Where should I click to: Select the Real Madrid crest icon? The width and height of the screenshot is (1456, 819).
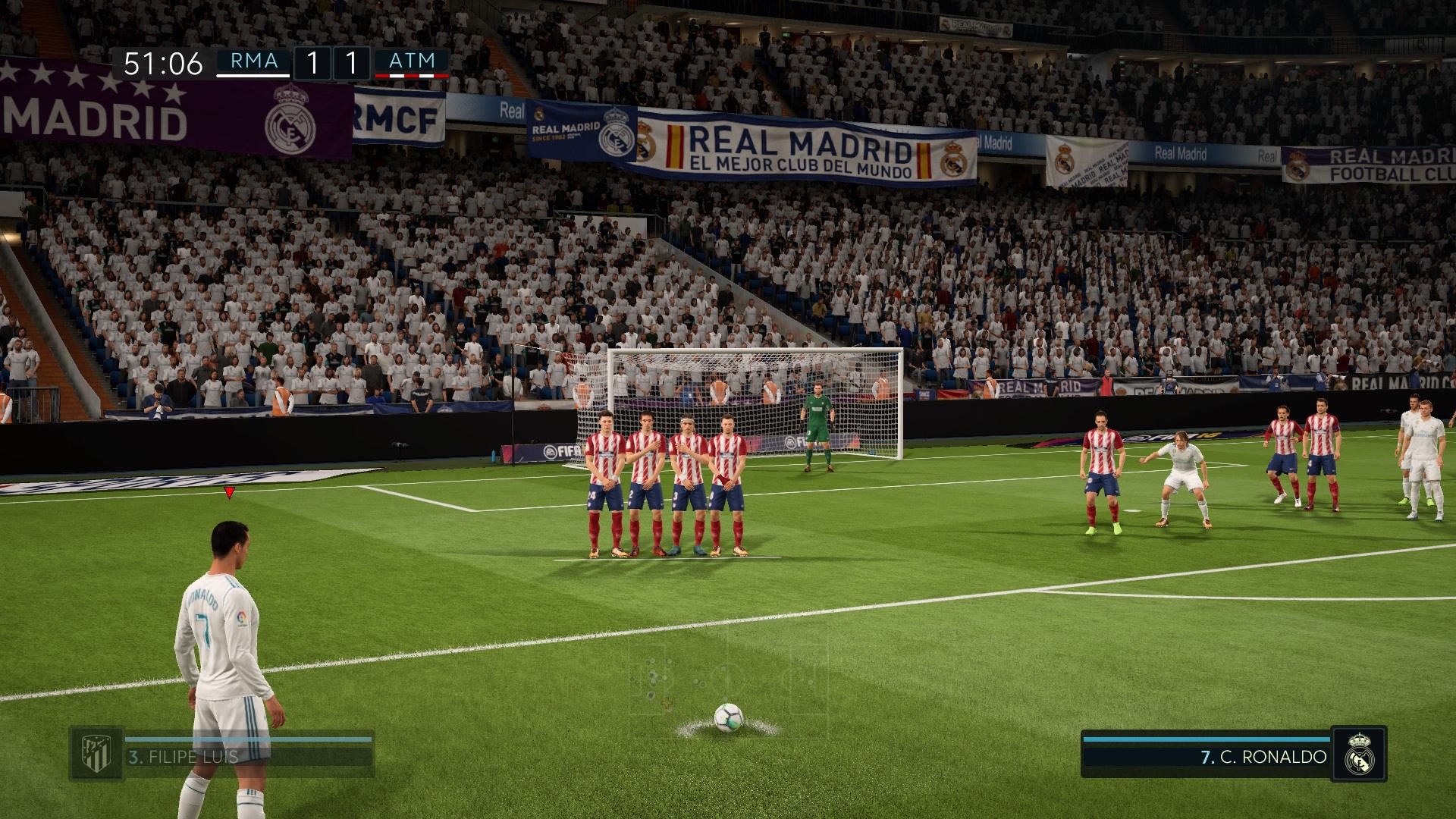[x=1358, y=754]
